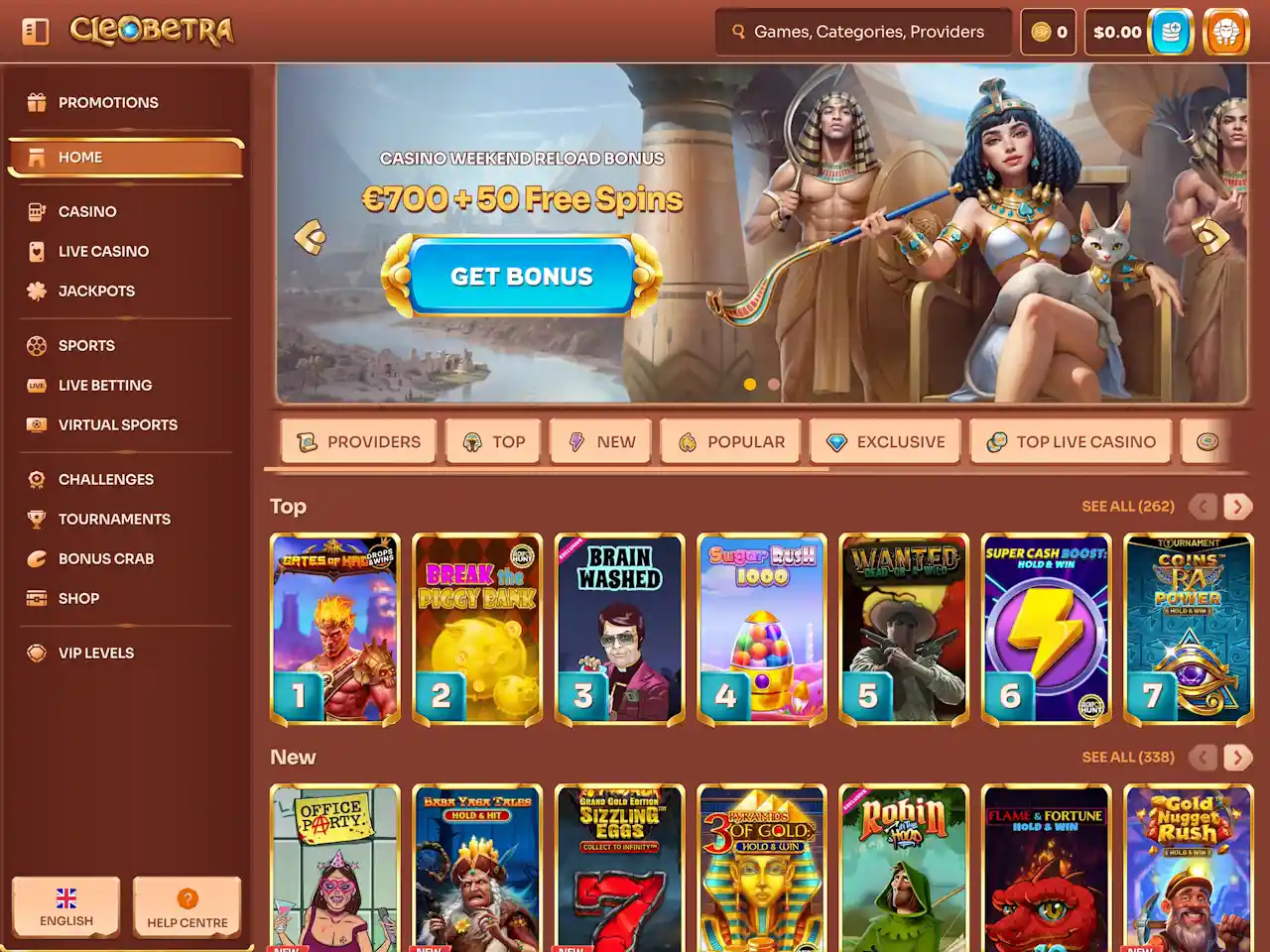
Task: Open the Jackpots menu entry
Action: (96, 291)
